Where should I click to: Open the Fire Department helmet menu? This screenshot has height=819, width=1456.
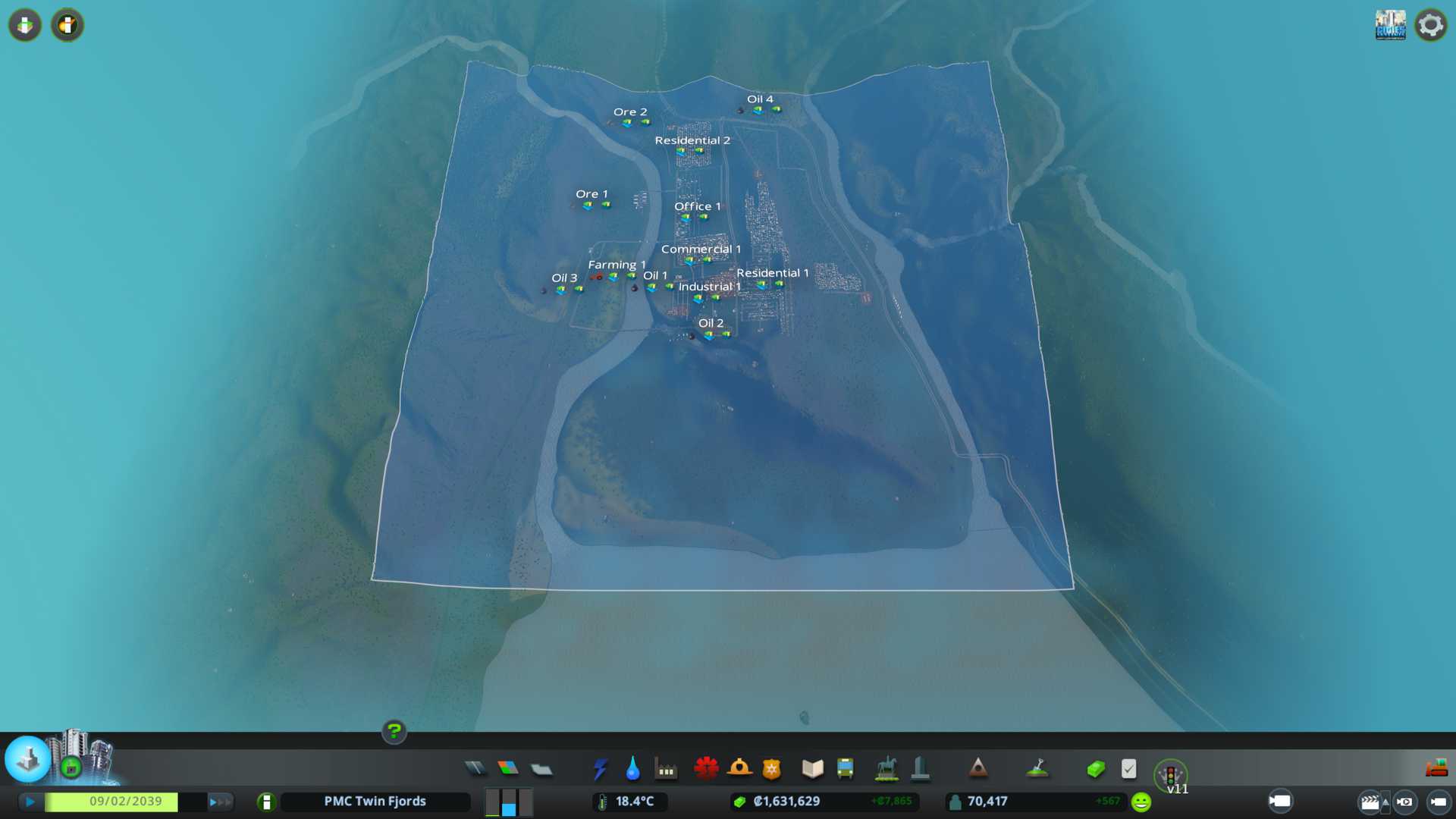click(739, 769)
